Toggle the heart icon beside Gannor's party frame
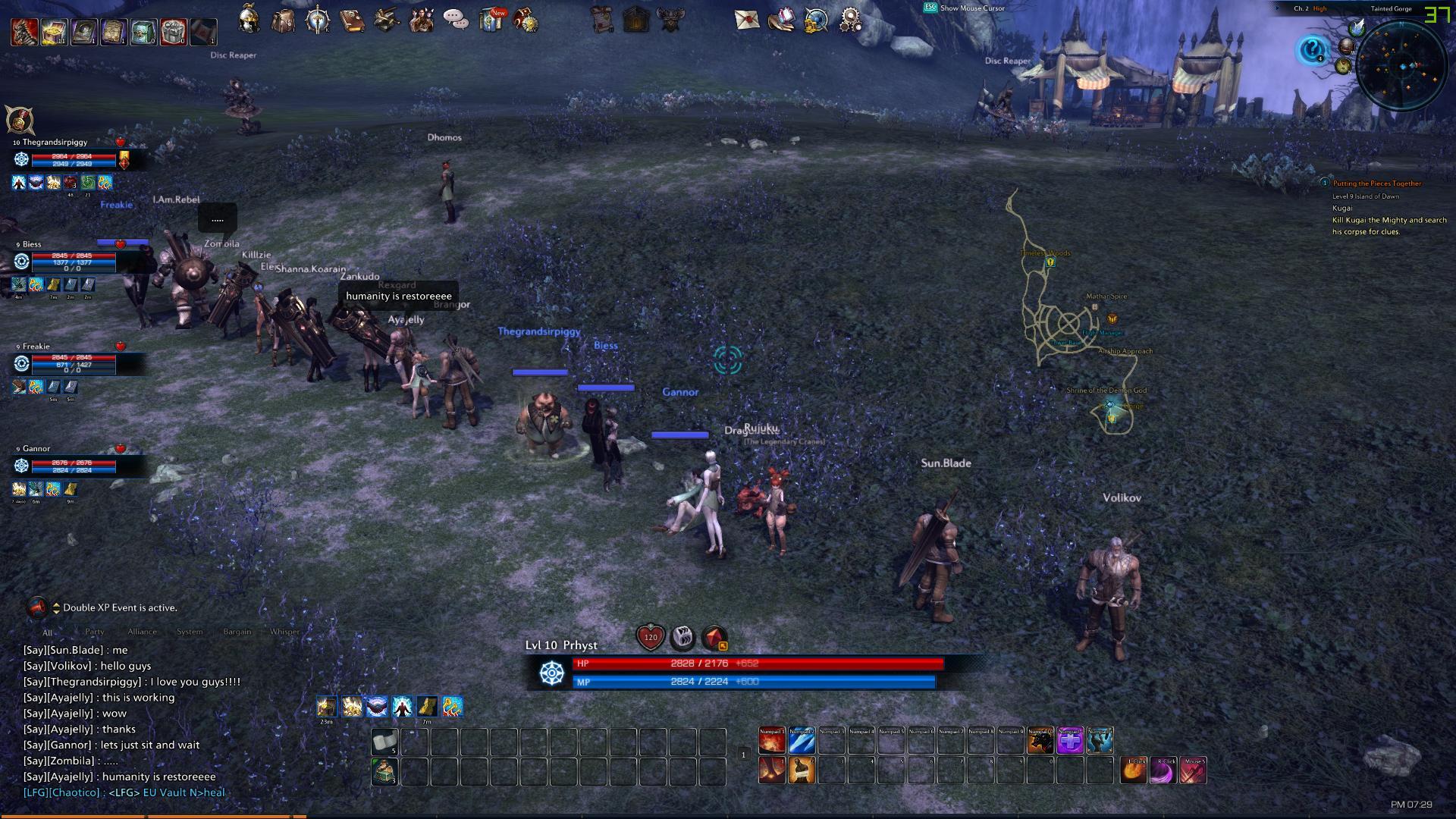The image size is (1456, 819). tap(119, 448)
